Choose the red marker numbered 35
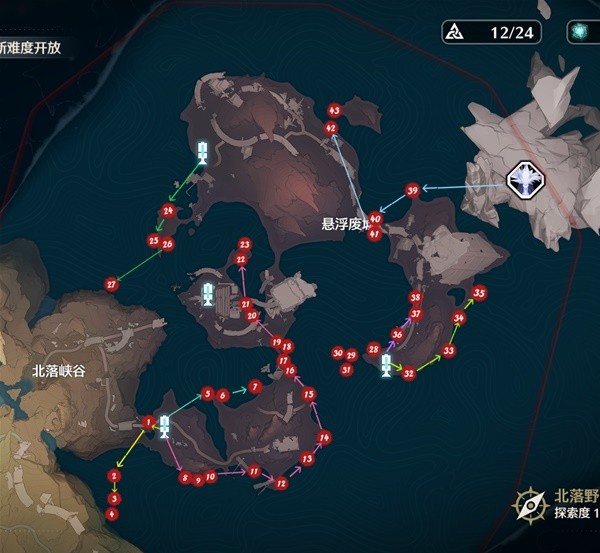 480,293
